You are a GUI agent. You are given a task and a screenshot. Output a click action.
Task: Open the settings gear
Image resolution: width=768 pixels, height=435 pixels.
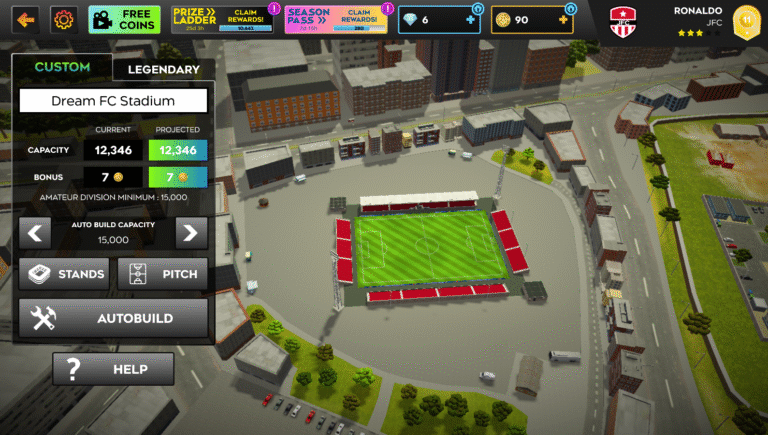pyautogui.click(x=63, y=19)
